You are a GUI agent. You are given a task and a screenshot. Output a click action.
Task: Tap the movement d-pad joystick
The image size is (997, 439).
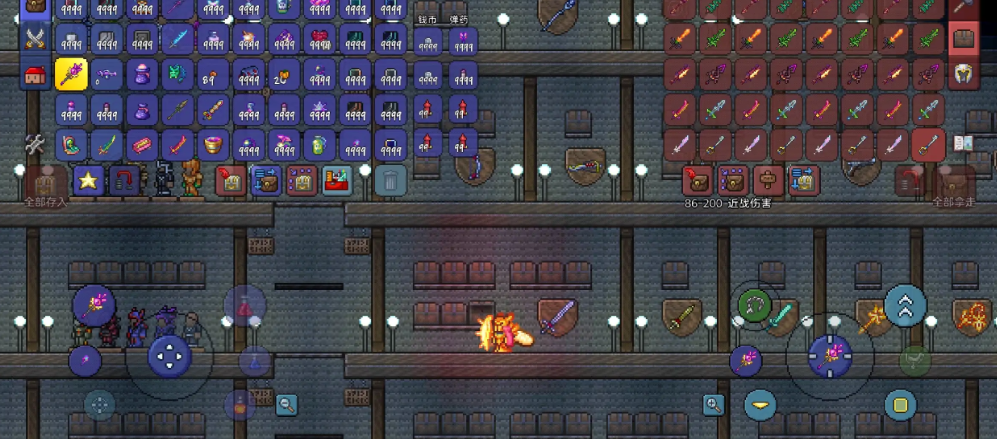(169, 355)
